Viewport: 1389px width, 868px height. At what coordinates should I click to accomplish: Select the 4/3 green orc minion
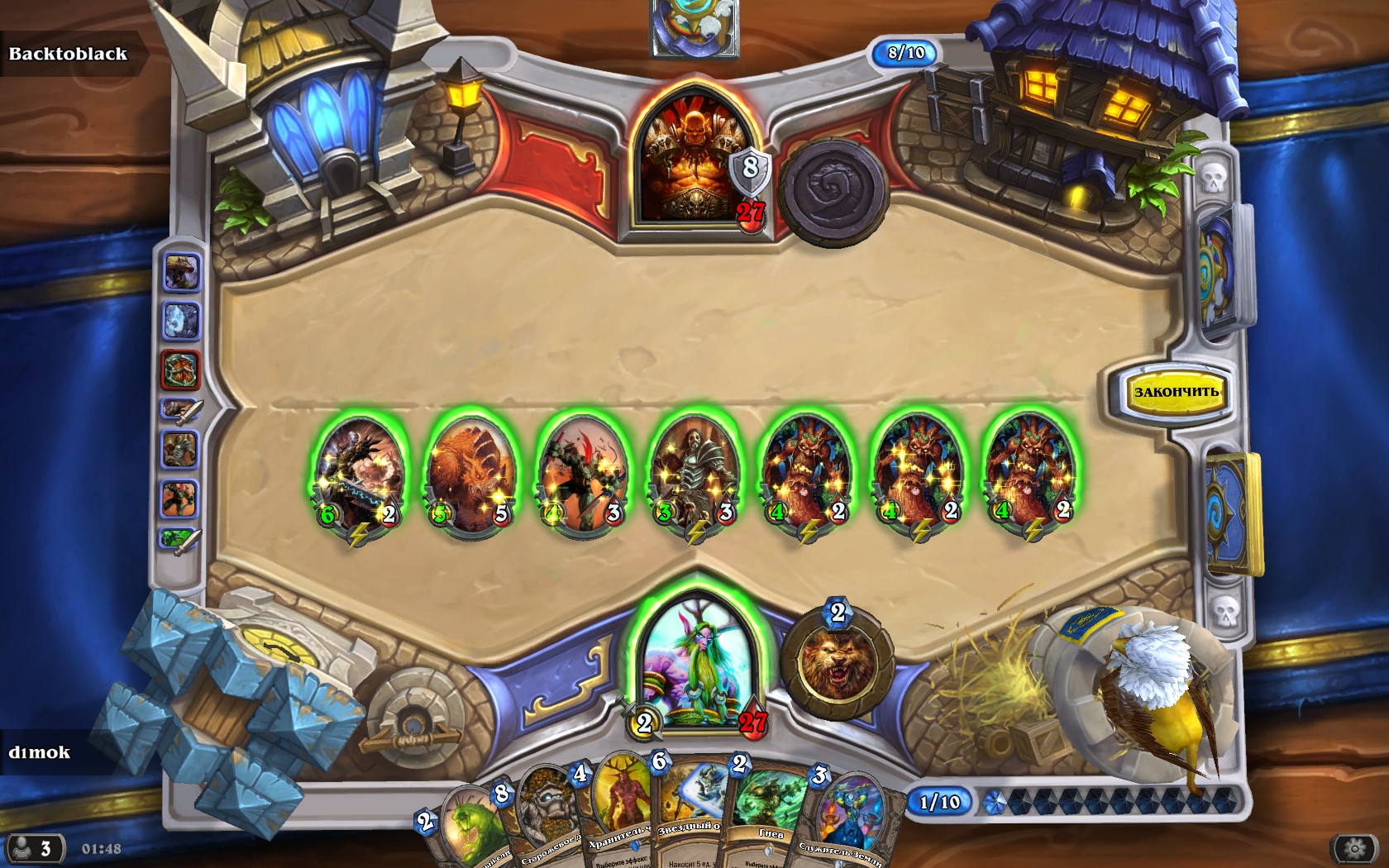pyautogui.click(x=581, y=472)
